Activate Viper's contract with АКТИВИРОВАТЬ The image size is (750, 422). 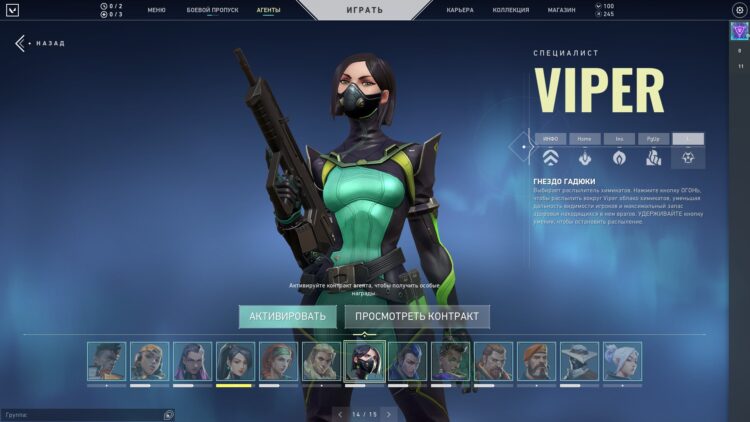point(288,317)
